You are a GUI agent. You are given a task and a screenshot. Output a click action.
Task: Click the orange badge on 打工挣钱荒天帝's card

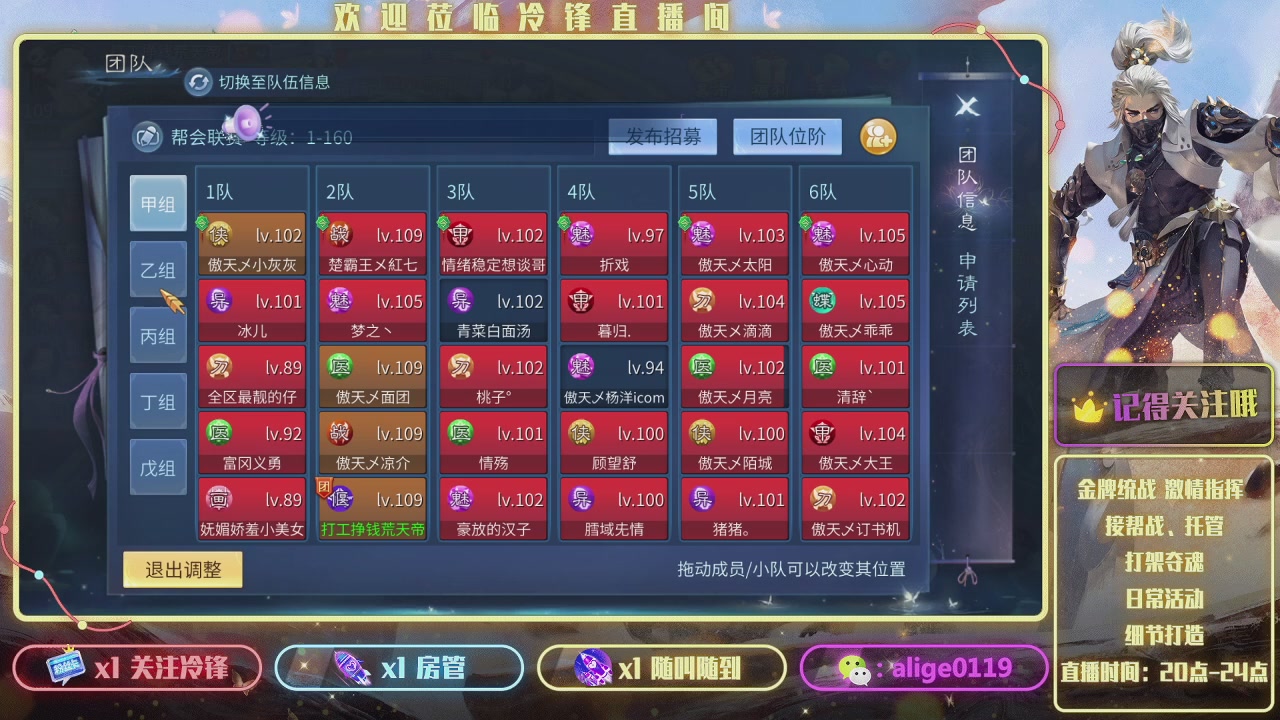click(x=325, y=487)
